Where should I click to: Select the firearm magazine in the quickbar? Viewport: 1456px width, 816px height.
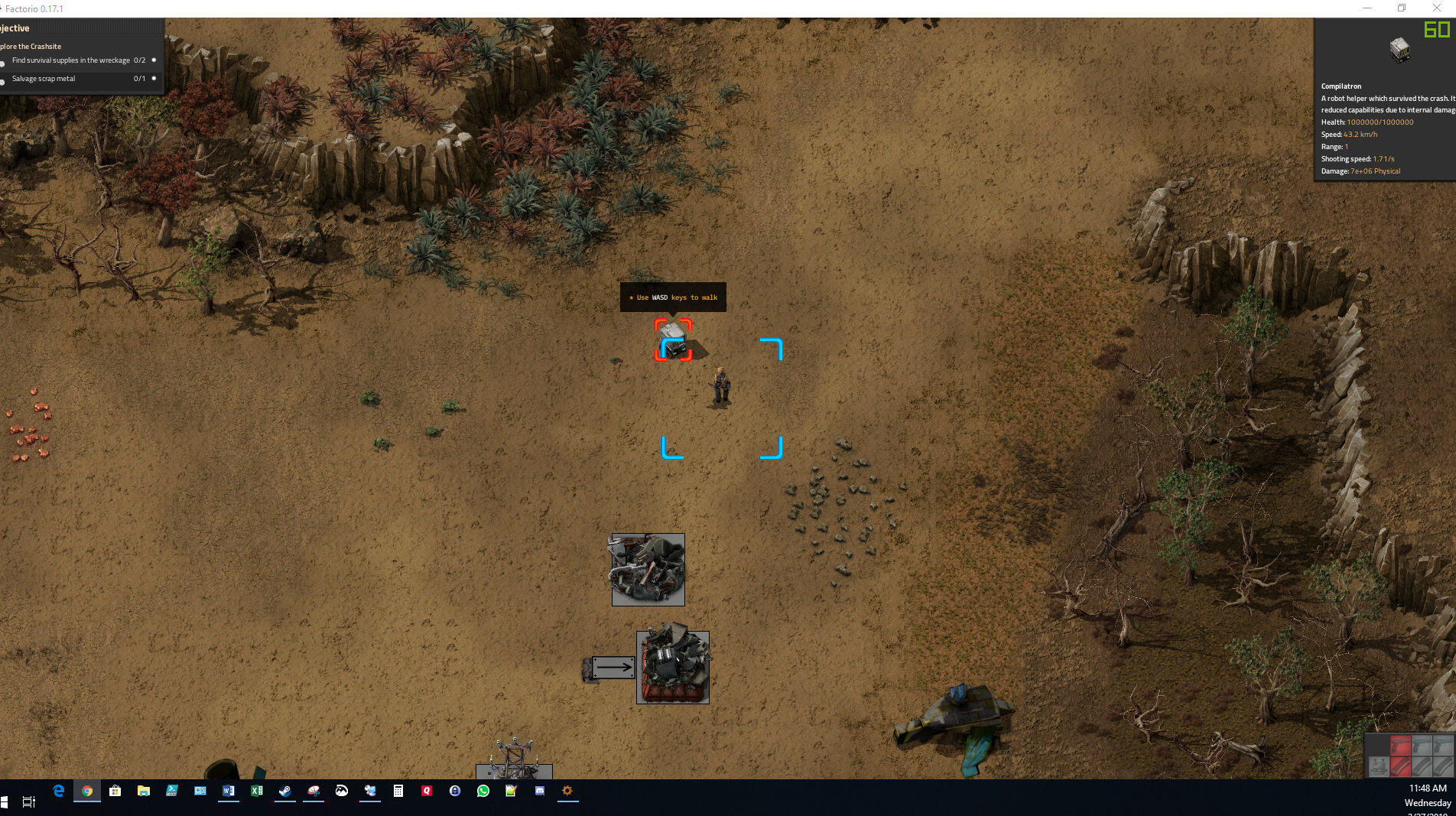pos(1401,767)
